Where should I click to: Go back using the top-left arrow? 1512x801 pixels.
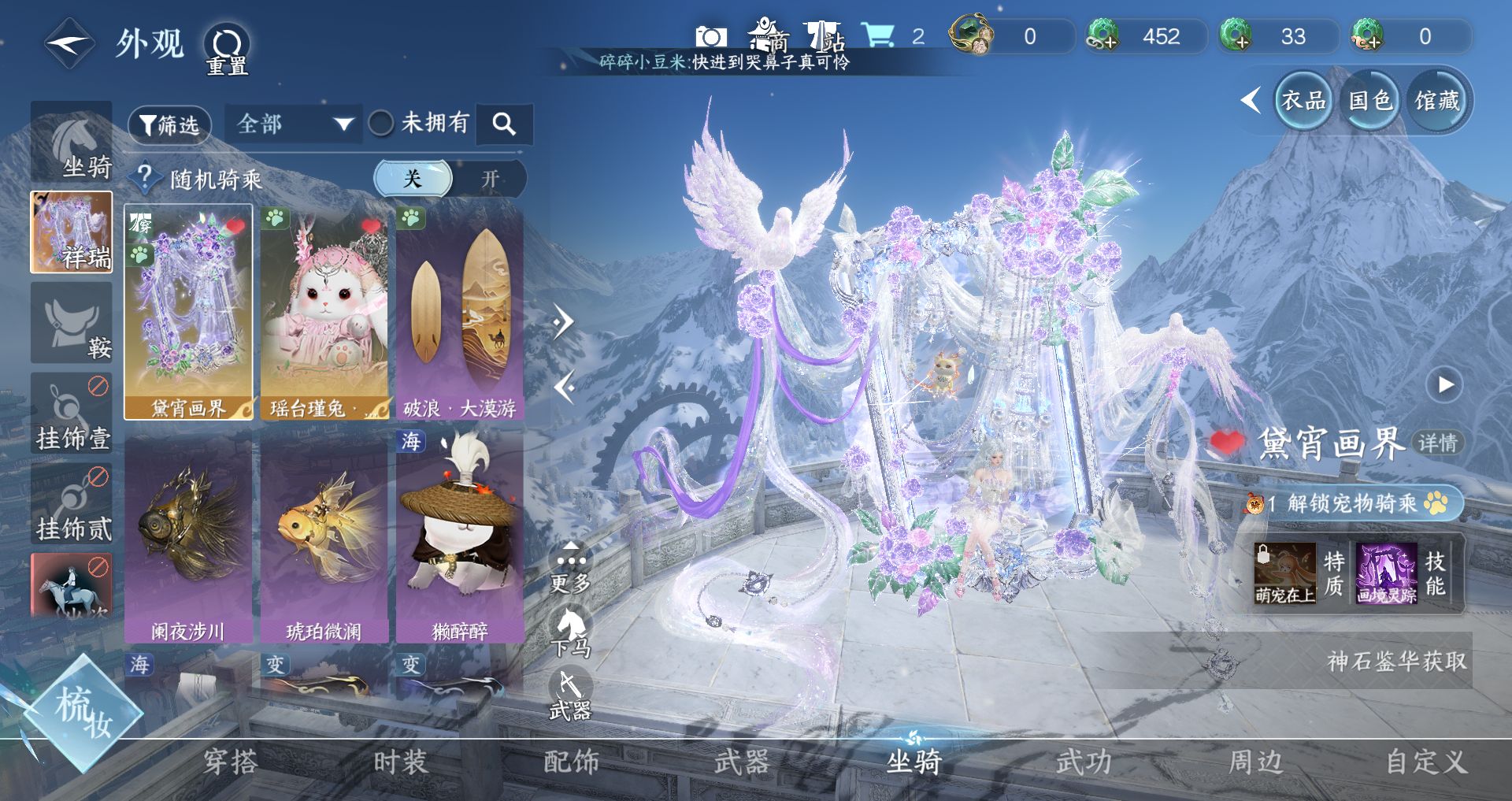pos(69,44)
